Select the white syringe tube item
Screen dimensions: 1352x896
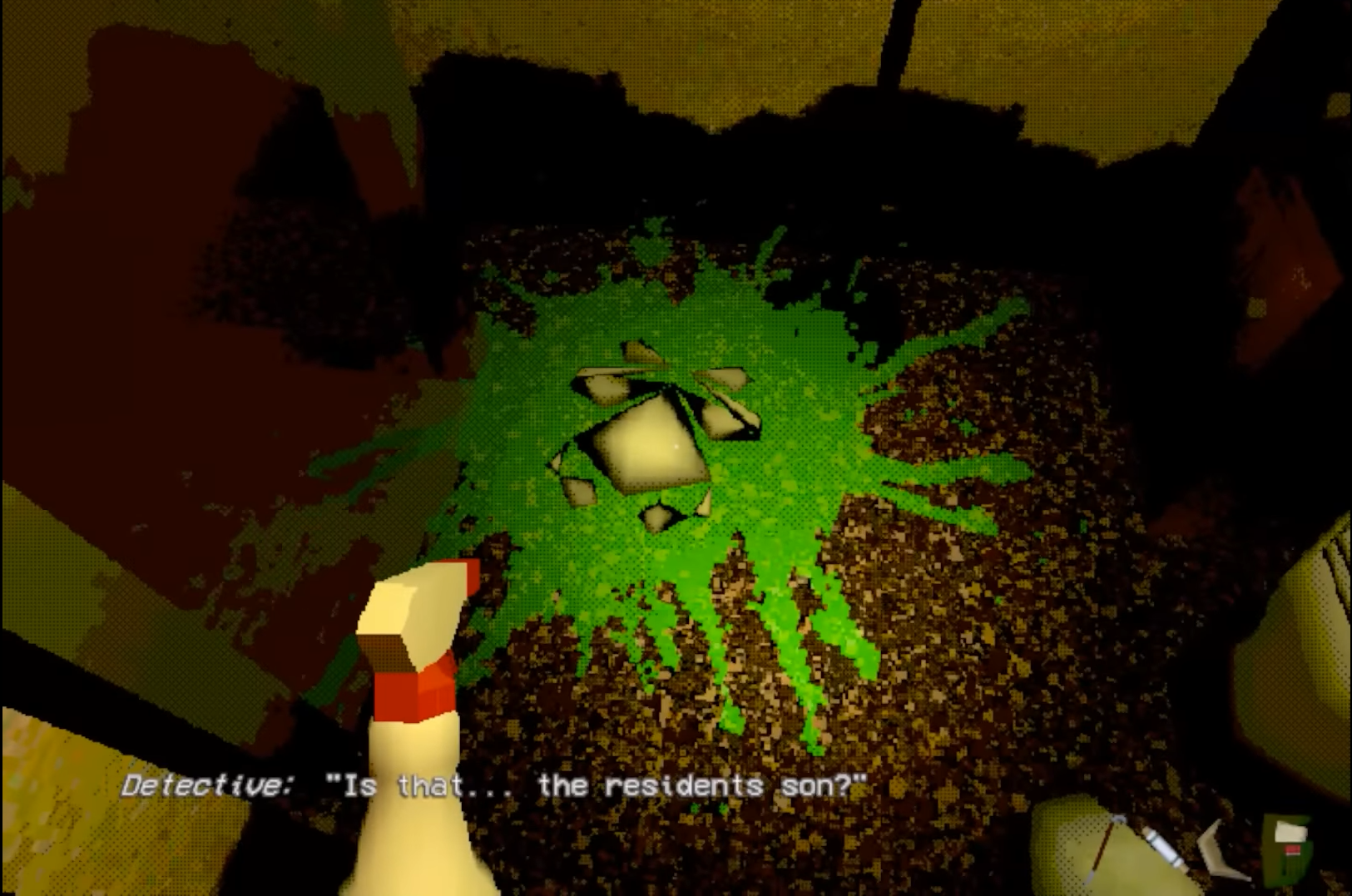click(x=1162, y=847)
